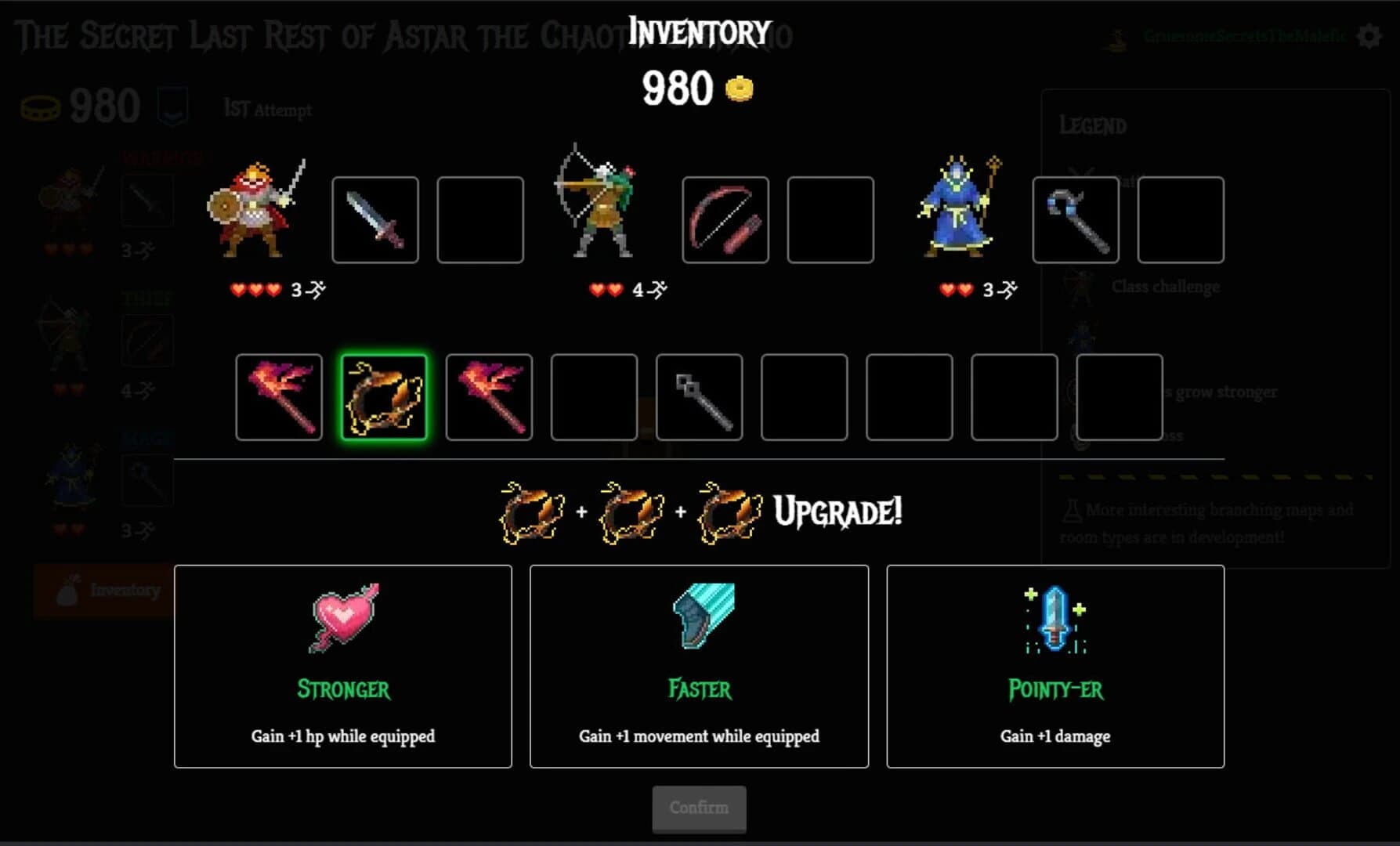Image resolution: width=1400 pixels, height=846 pixels.
Task: Pick the Pointy-er upgrade option
Action: tap(1055, 666)
